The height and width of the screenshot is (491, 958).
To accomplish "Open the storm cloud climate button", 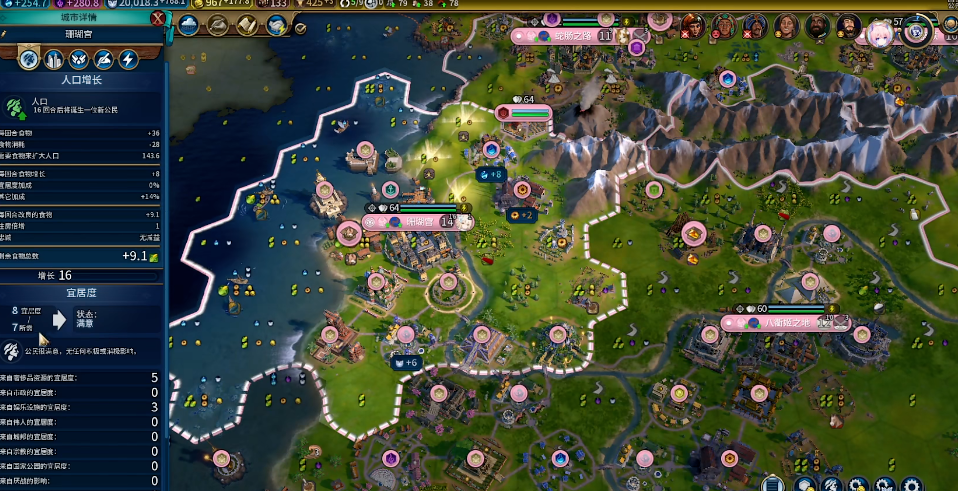I will click(189, 26).
